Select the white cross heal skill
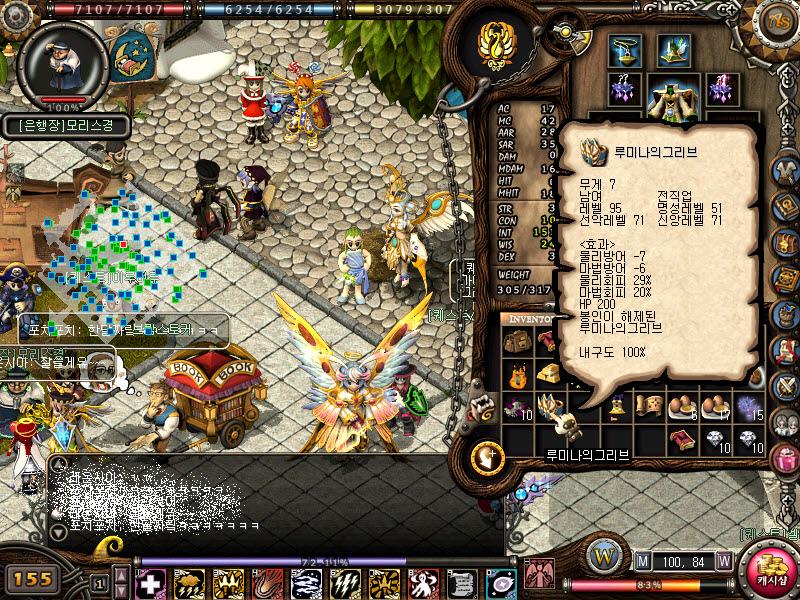Image resolution: width=800 pixels, height=600 pixels. [150, 583]
